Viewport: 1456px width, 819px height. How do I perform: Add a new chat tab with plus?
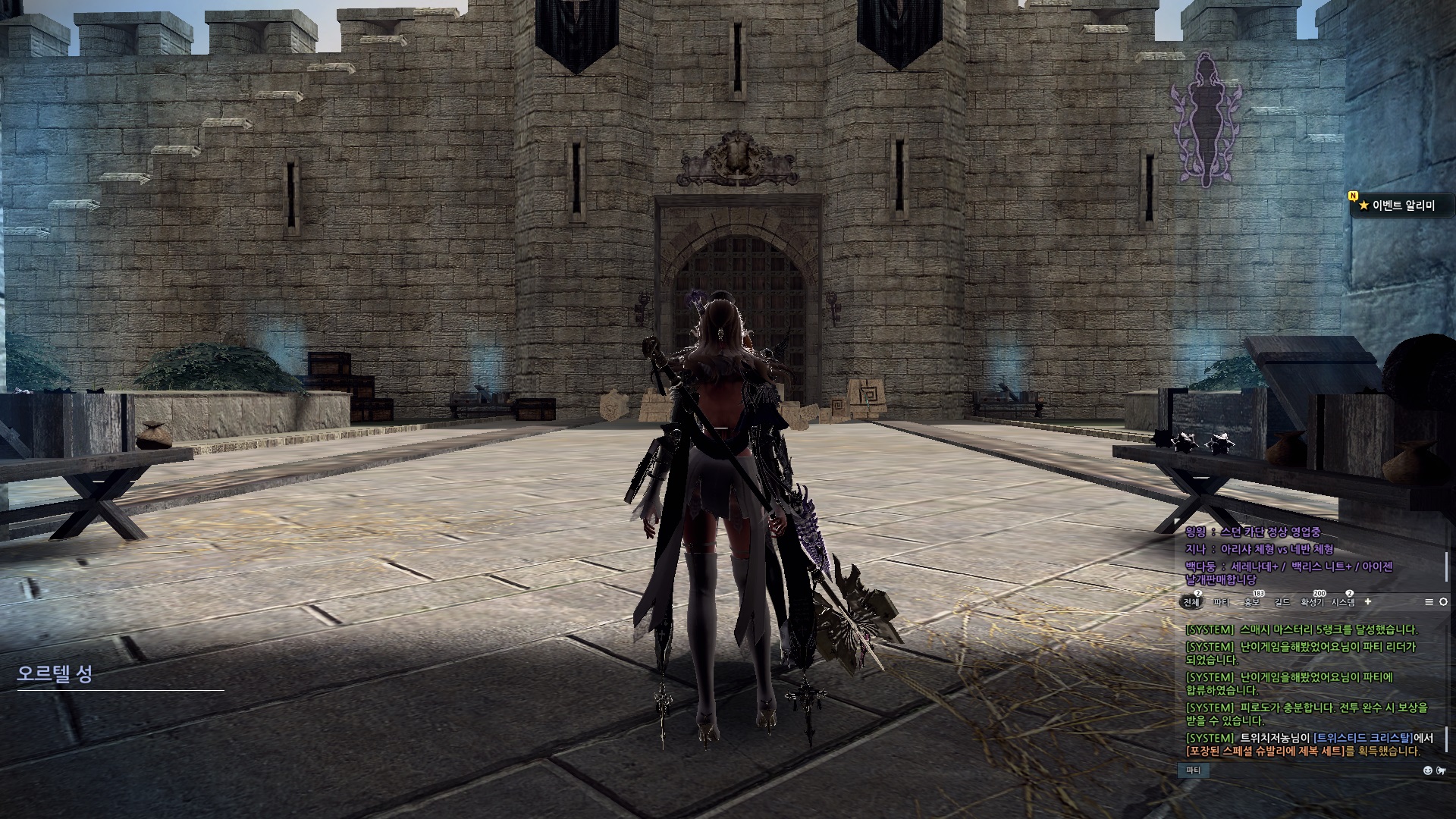click(1368, 601)
